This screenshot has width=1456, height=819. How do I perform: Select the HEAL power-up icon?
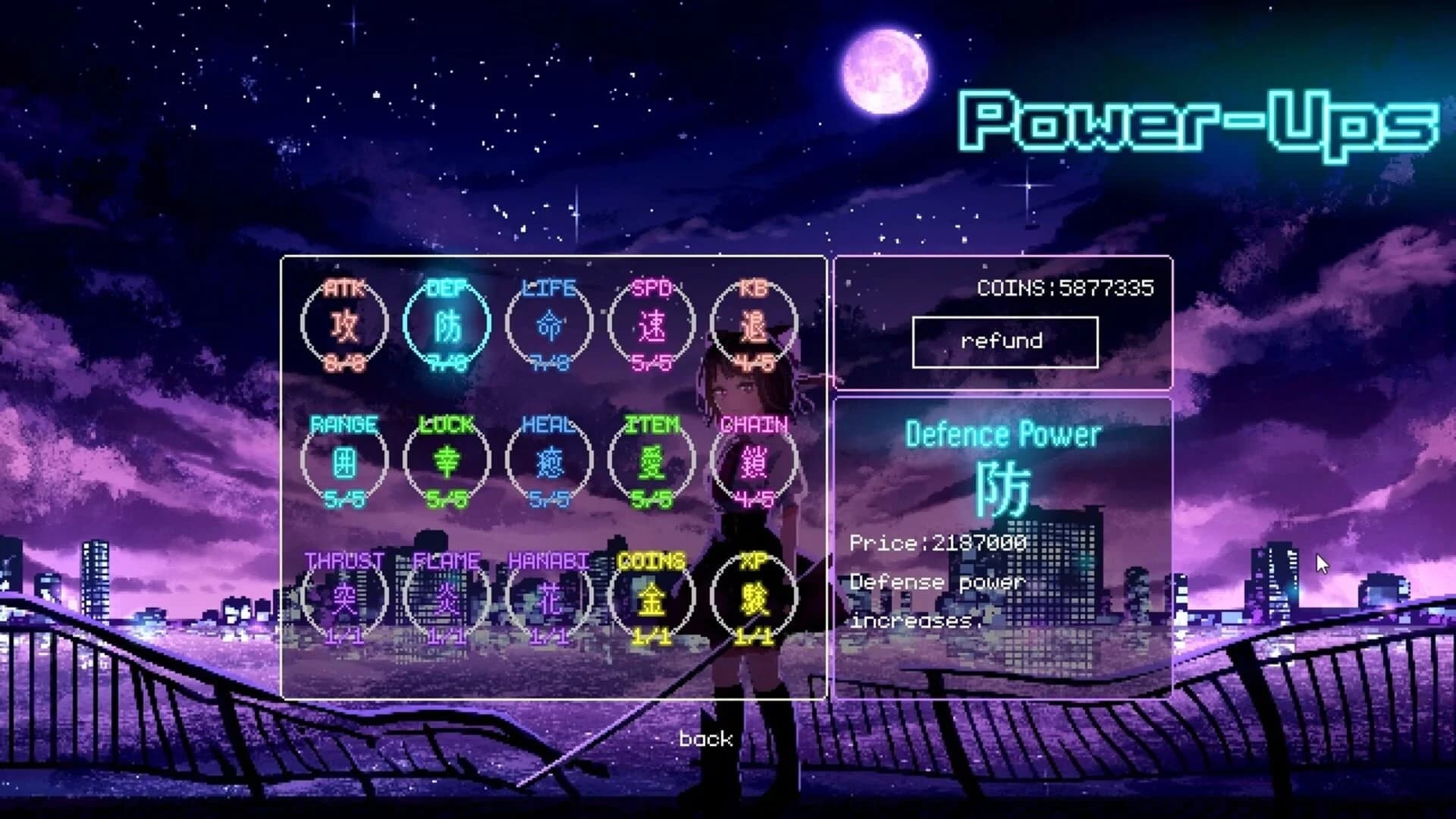point(550,463)
